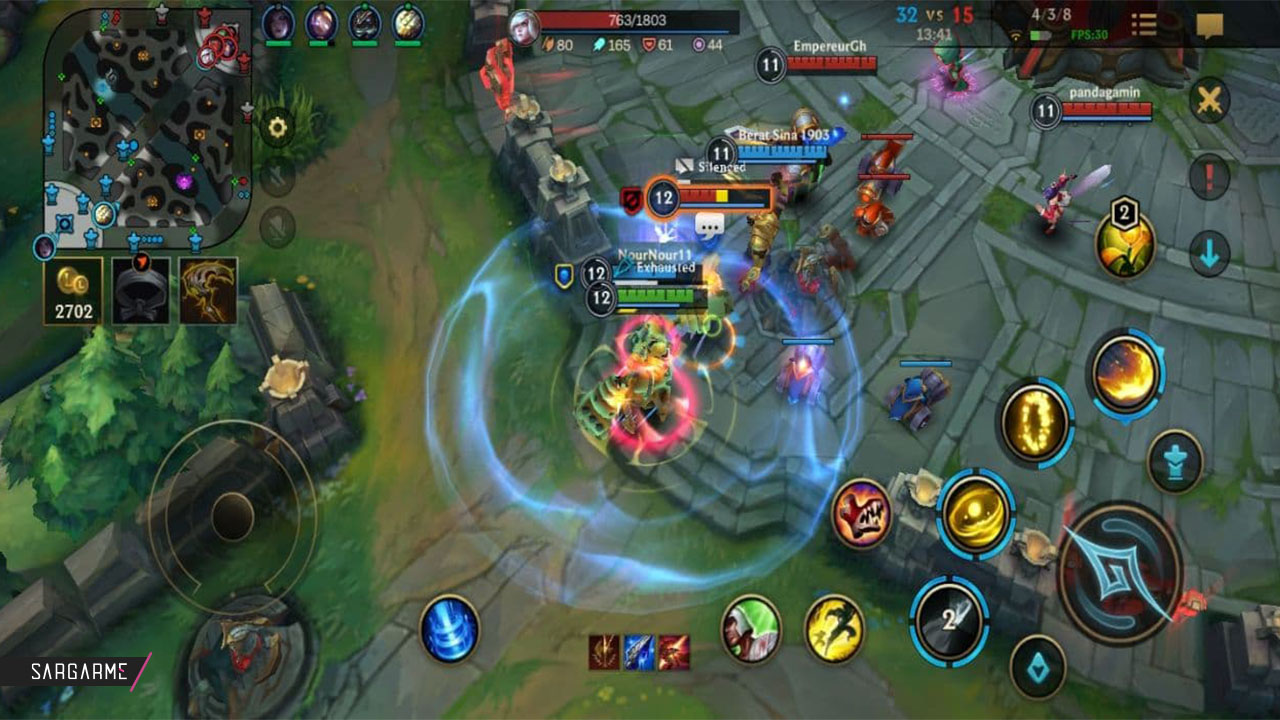Buy the recommended golden scythe item

tap(208, 291)
